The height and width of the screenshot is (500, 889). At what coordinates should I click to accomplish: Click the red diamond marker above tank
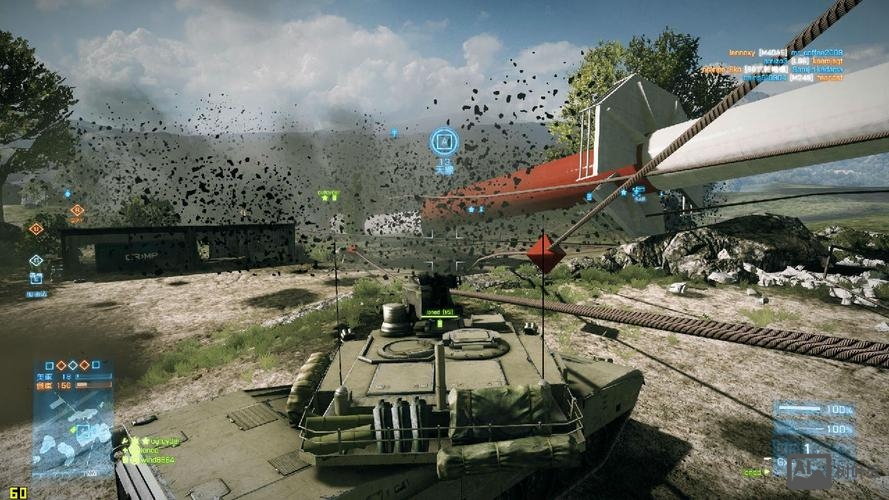pyautogui.click(x=545, y=253)
